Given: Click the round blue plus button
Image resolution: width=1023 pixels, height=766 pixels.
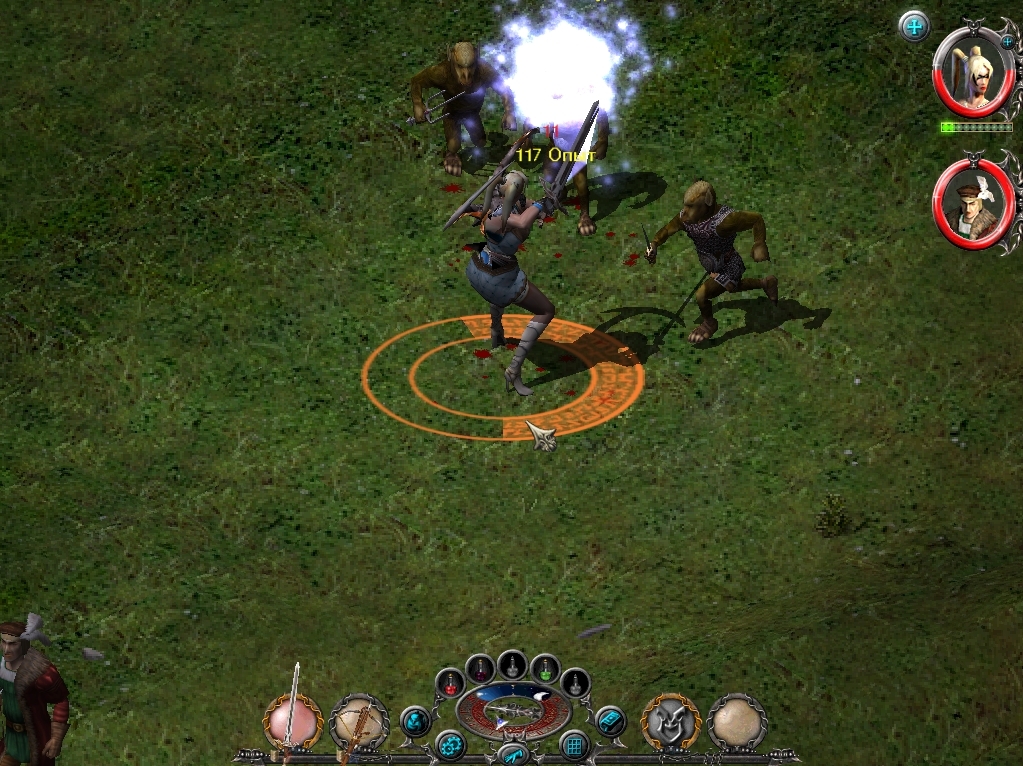Looking at the screenshot, I should pyautogui.click(x=914, y=26).
